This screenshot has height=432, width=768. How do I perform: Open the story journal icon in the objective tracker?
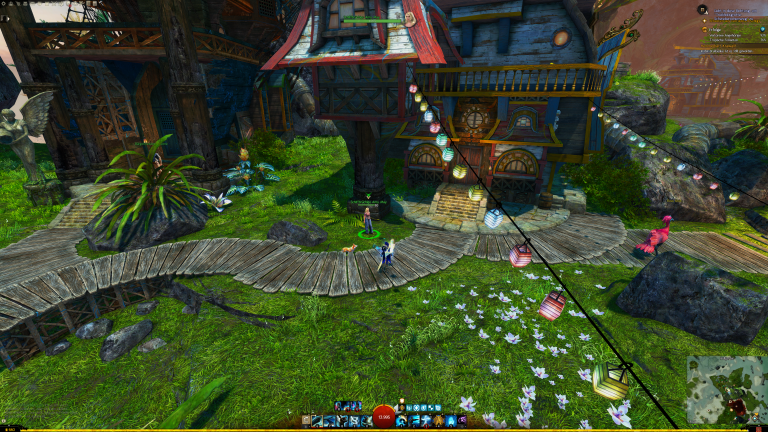coord(702,9)
